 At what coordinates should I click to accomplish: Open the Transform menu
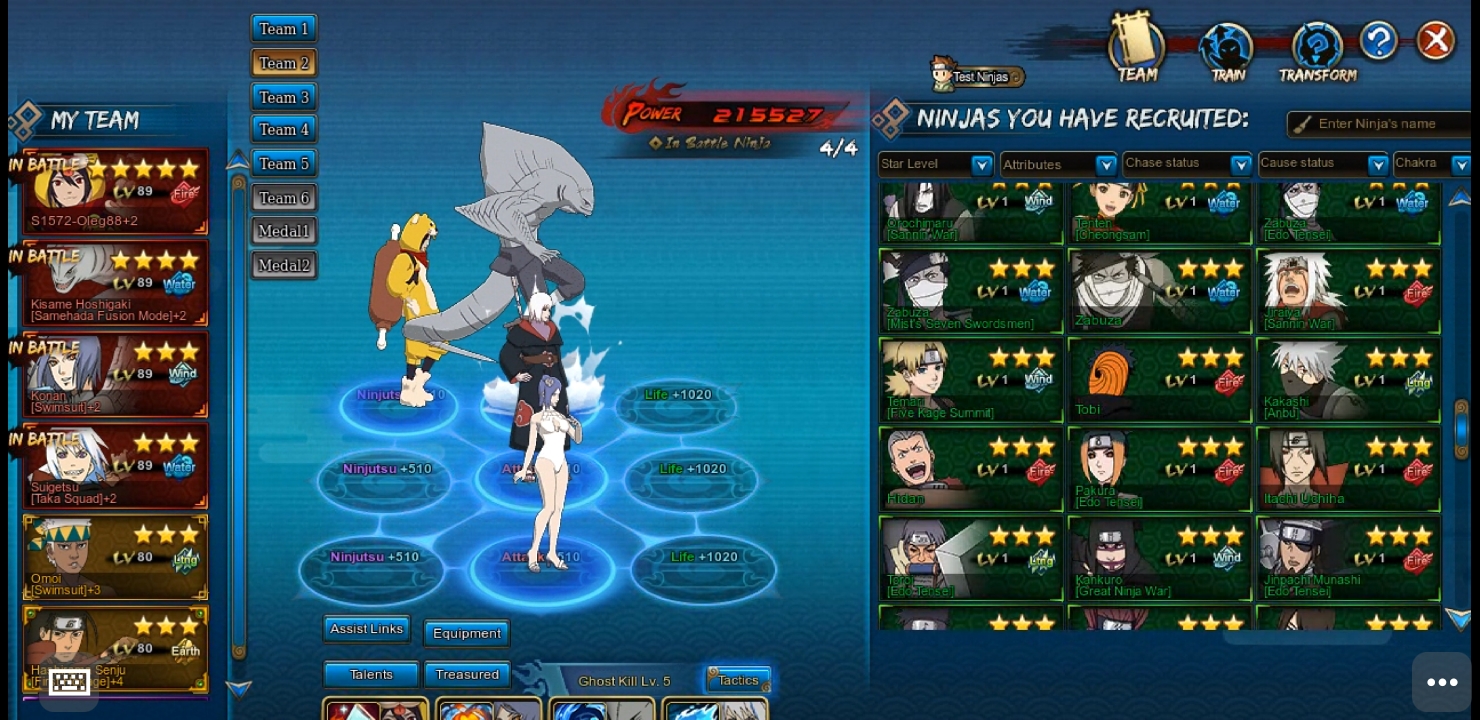1317,52
